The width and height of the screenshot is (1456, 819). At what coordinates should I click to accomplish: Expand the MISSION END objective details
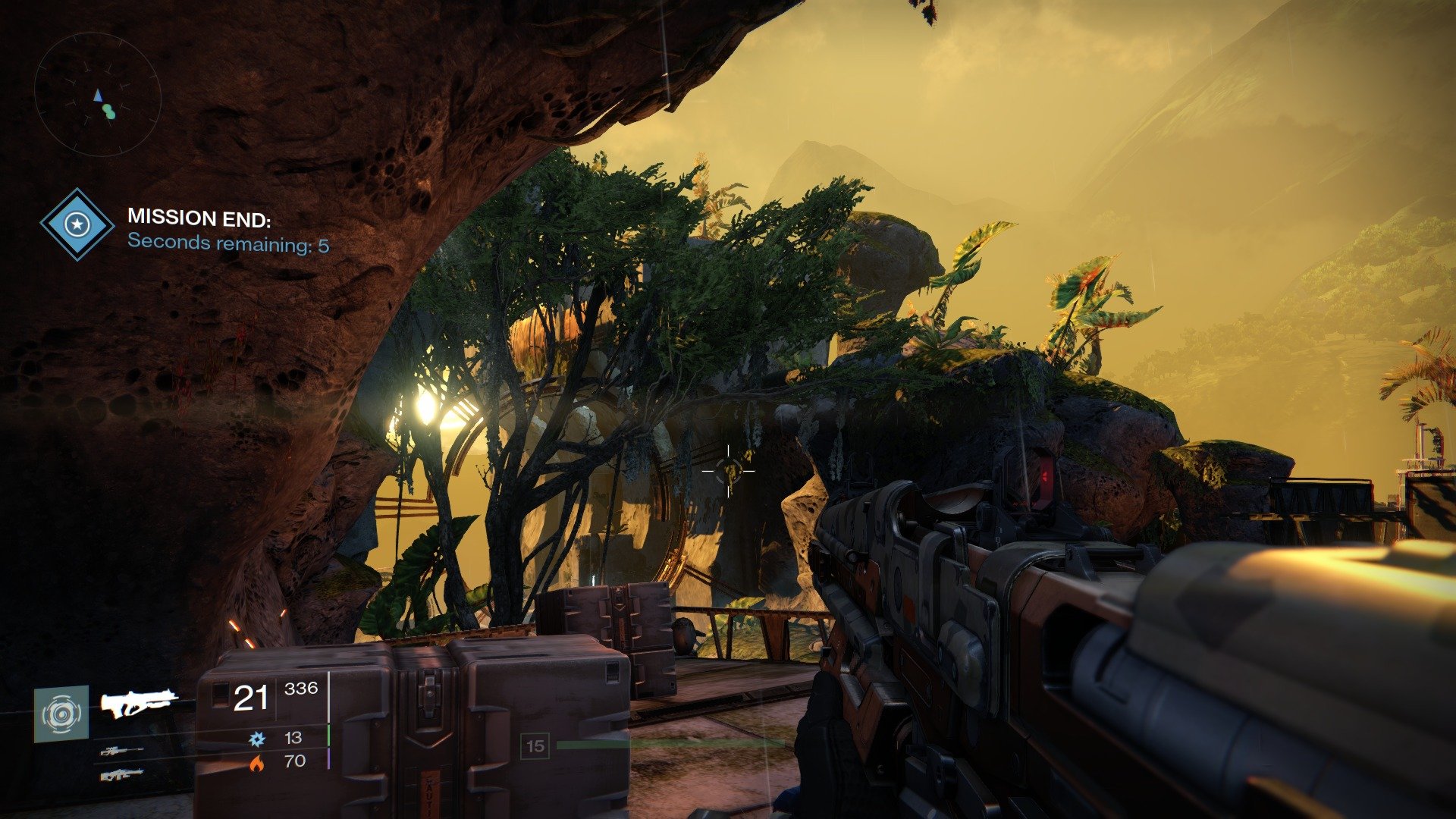click(x=199, y=216)
